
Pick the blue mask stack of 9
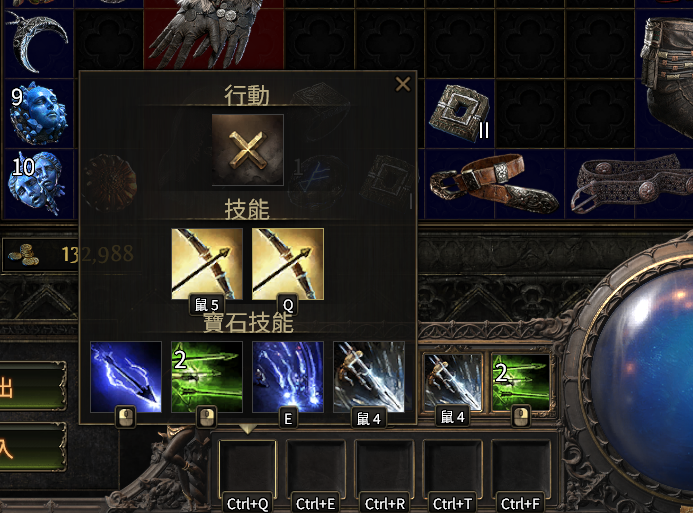[39, 113]
